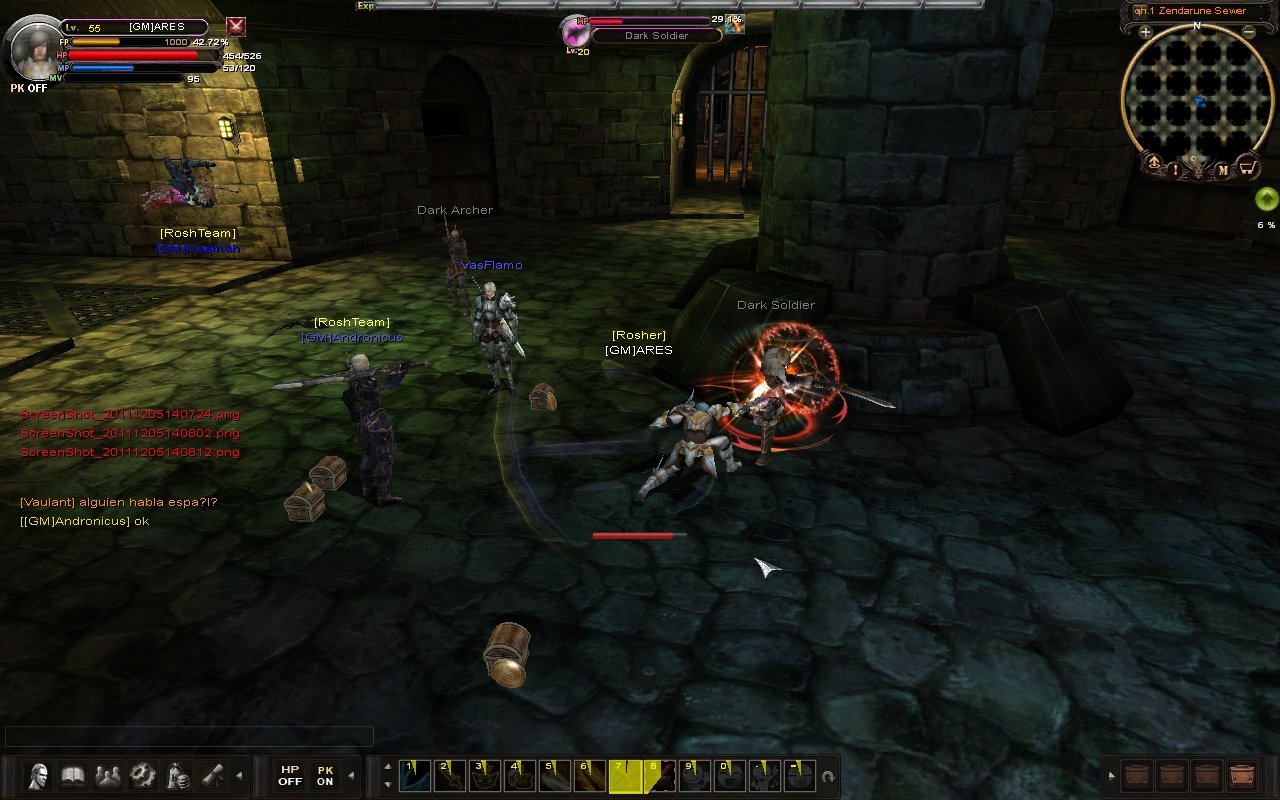The image size is (1280, 800).
Task: Expand the right-side bag bar arrow
Action: (1112, 776)
